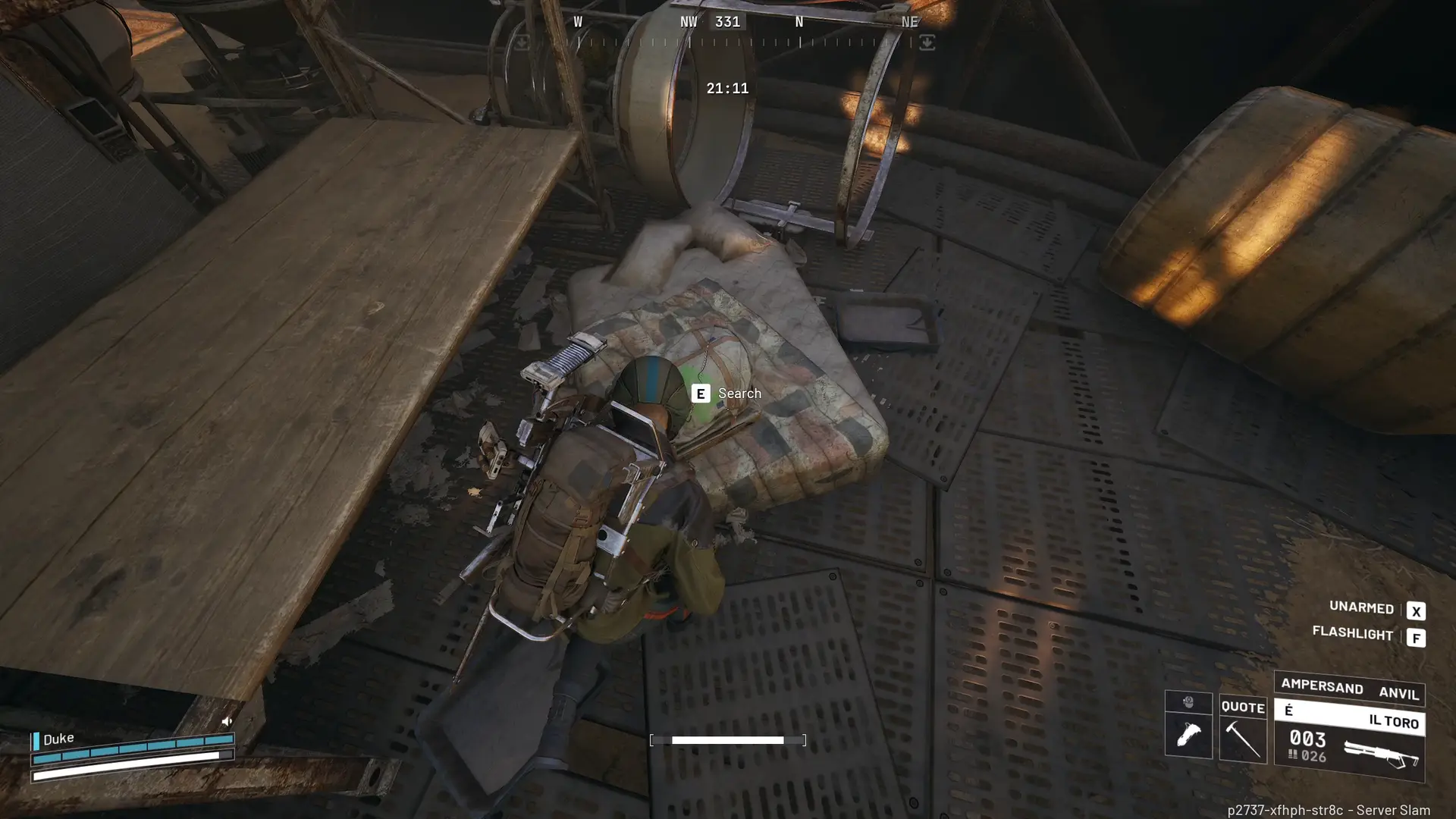The image size is (1456, 819).
Task: Choose the quick-use item slot beside the pickaxe
Action: pos(1188,734)
